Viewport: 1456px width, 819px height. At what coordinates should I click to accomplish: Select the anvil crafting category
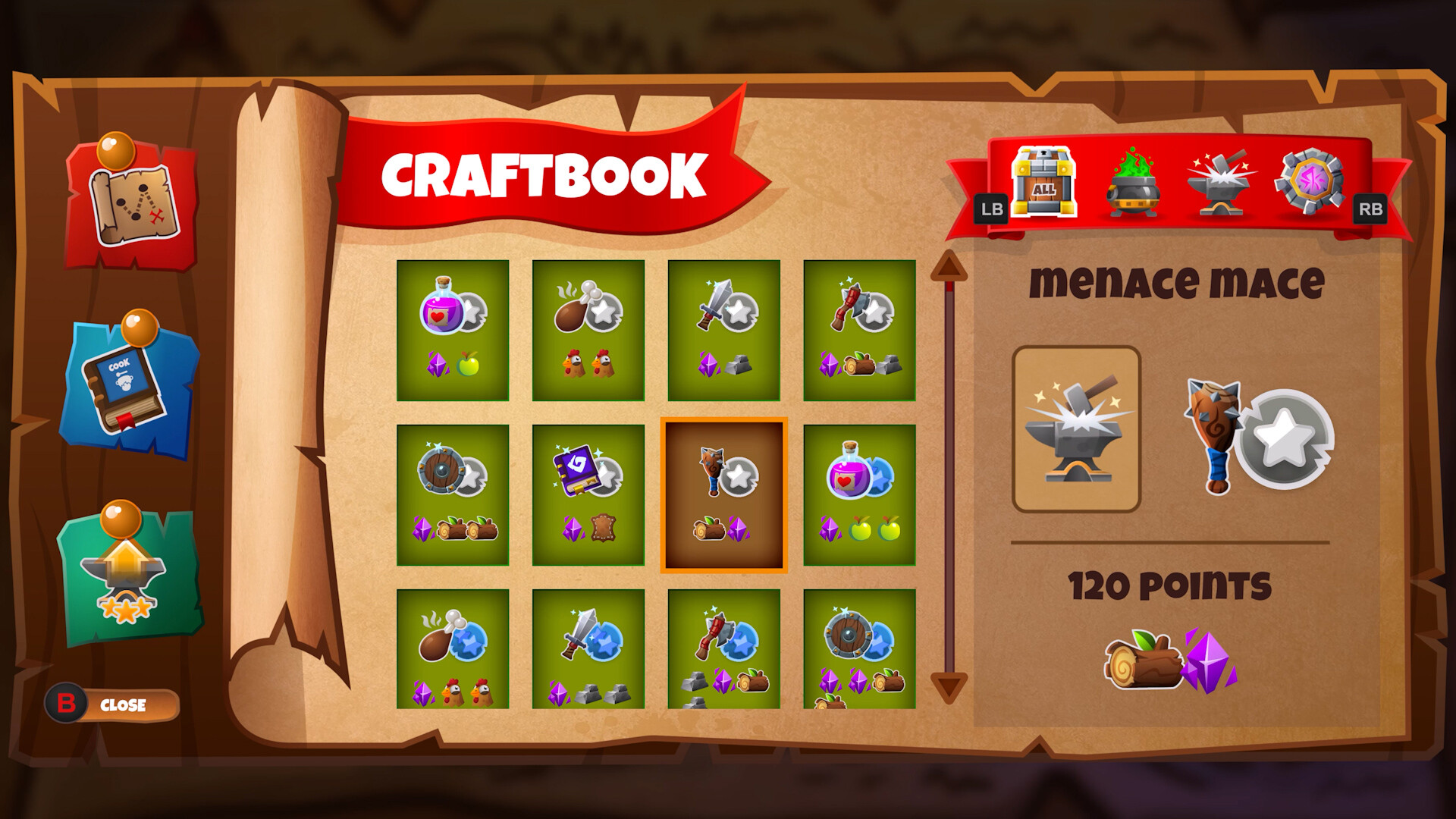coord(1221,184)
